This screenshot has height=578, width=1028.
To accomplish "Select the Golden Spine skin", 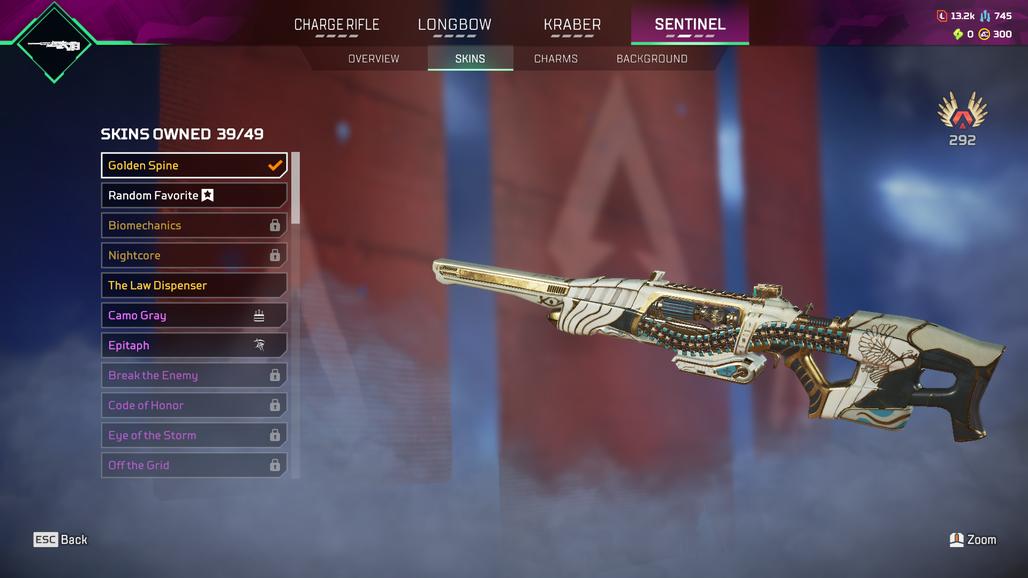I will coord(194,165).
